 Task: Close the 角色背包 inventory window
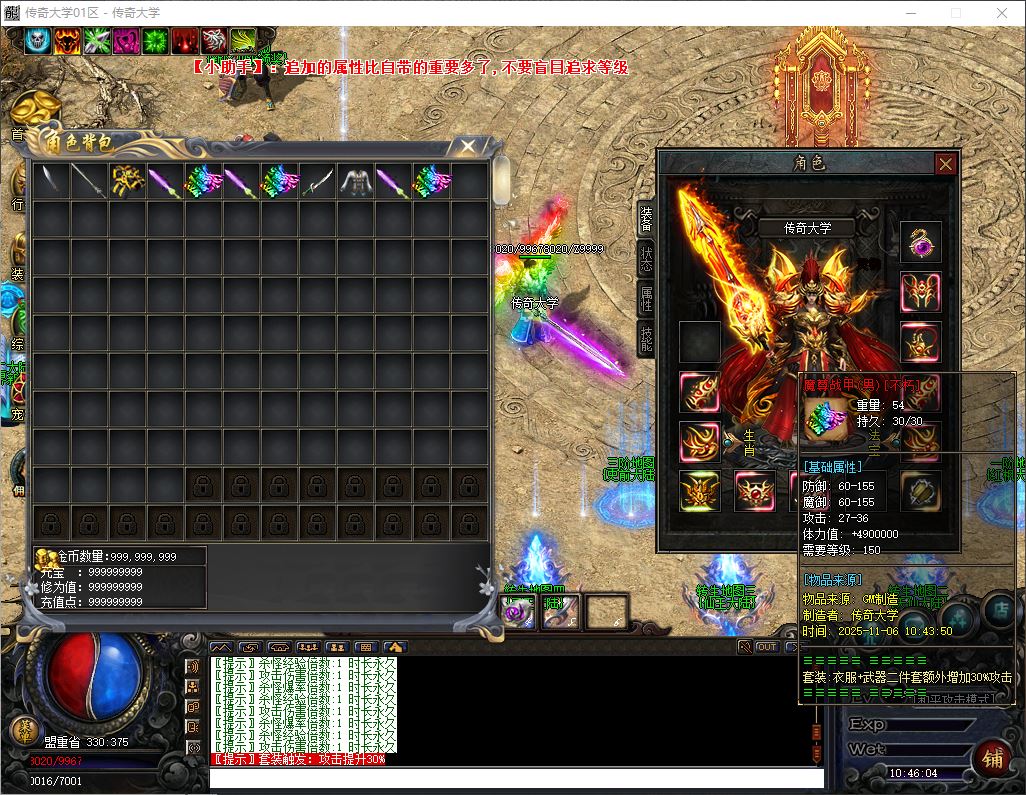click(467, 147)
